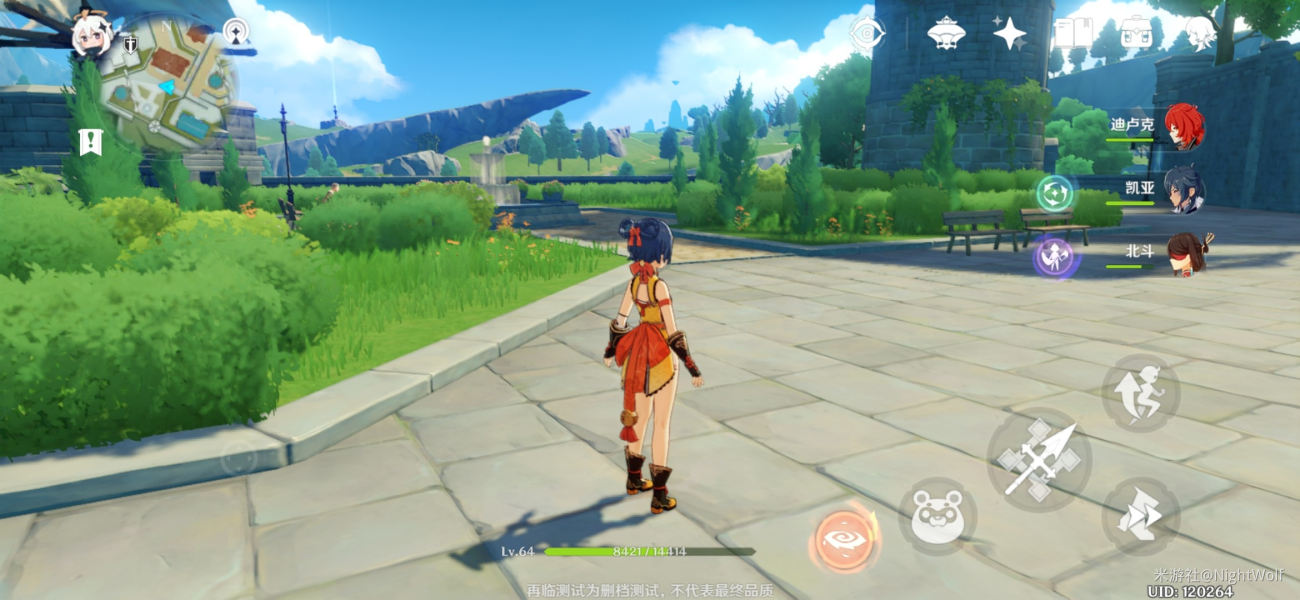
Task: Open the Paimon menu
Action: [91, 36]
